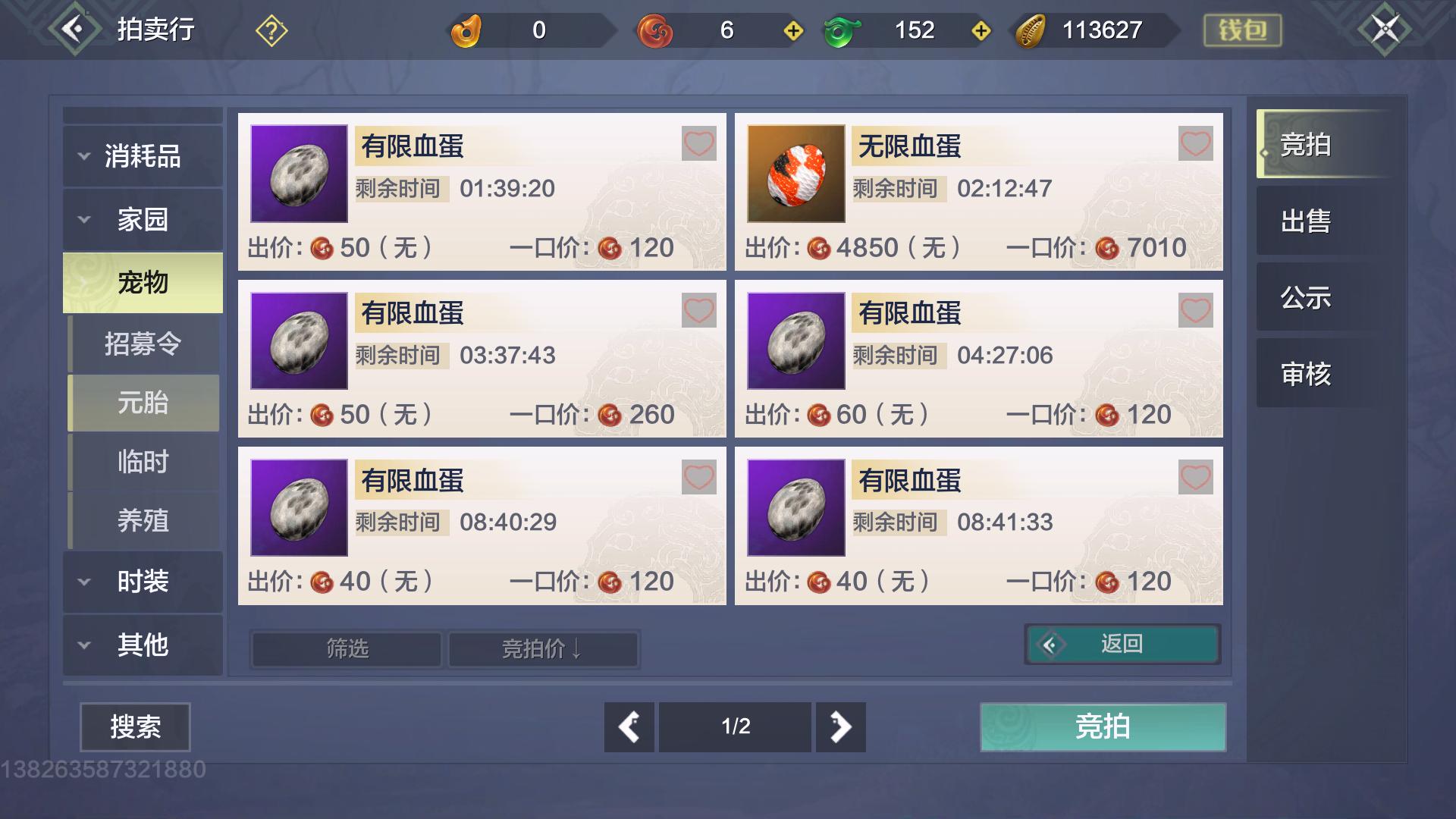The width and height of the screenshot is (1456, 819).
Task: Click the 返回 button
Action: 1122,643
